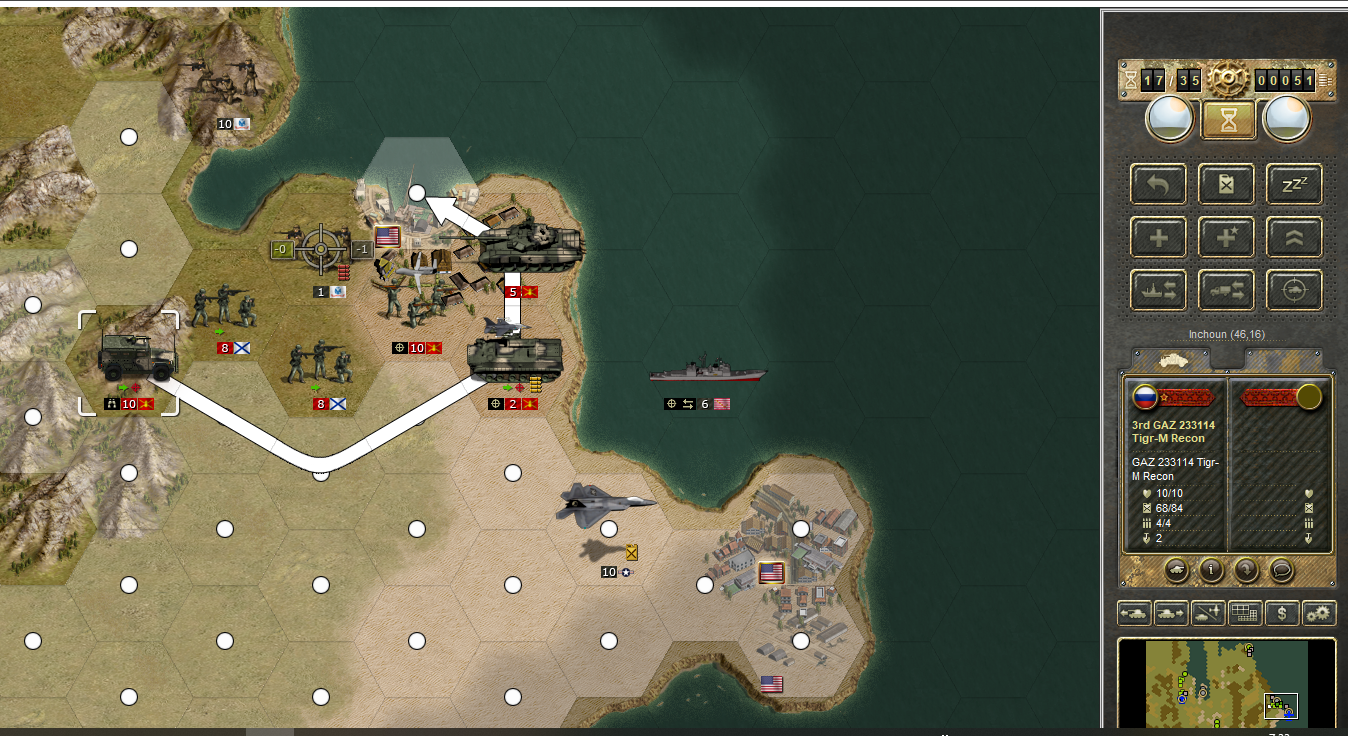Open the dollar sign purchase button

pos(1282,613)
